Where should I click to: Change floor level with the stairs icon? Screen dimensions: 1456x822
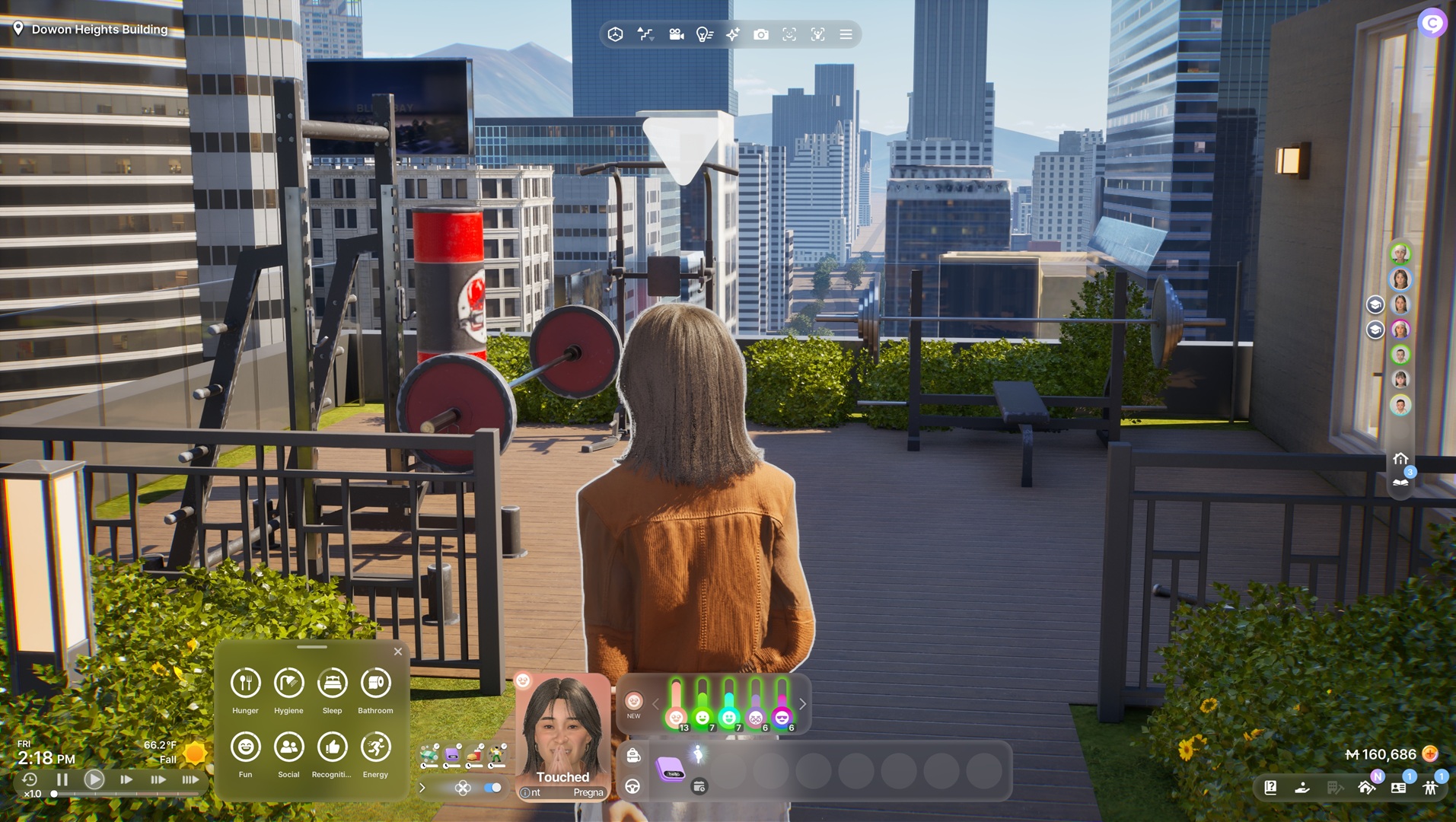(645, 35)
